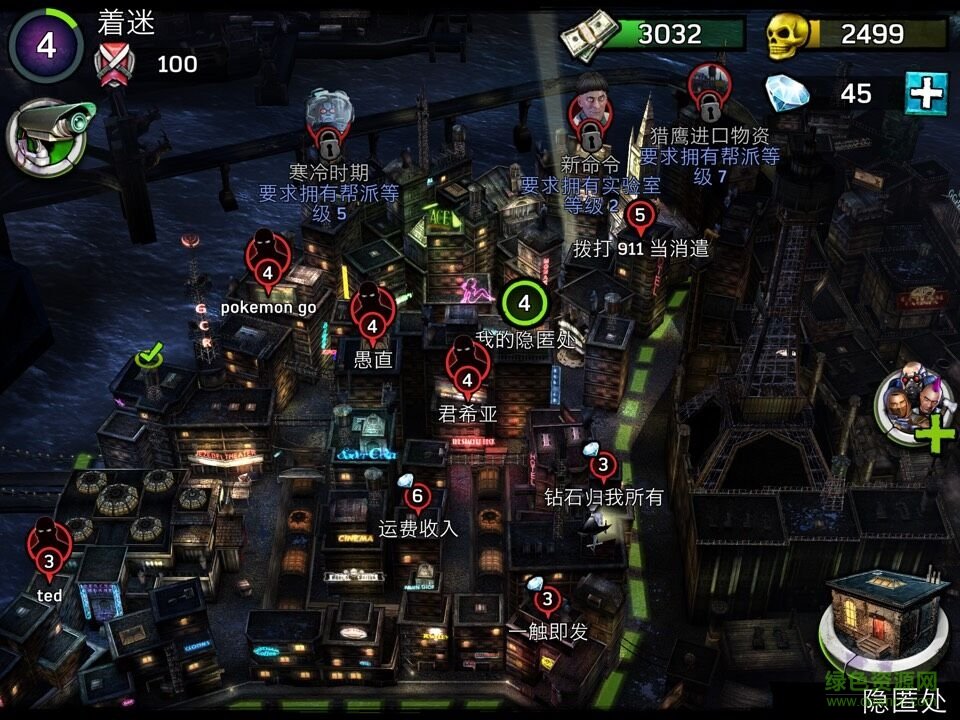Start the '钻石归我所有' diamond mission
This screenshot has height=720, width=960.
(x=602, y=465)
